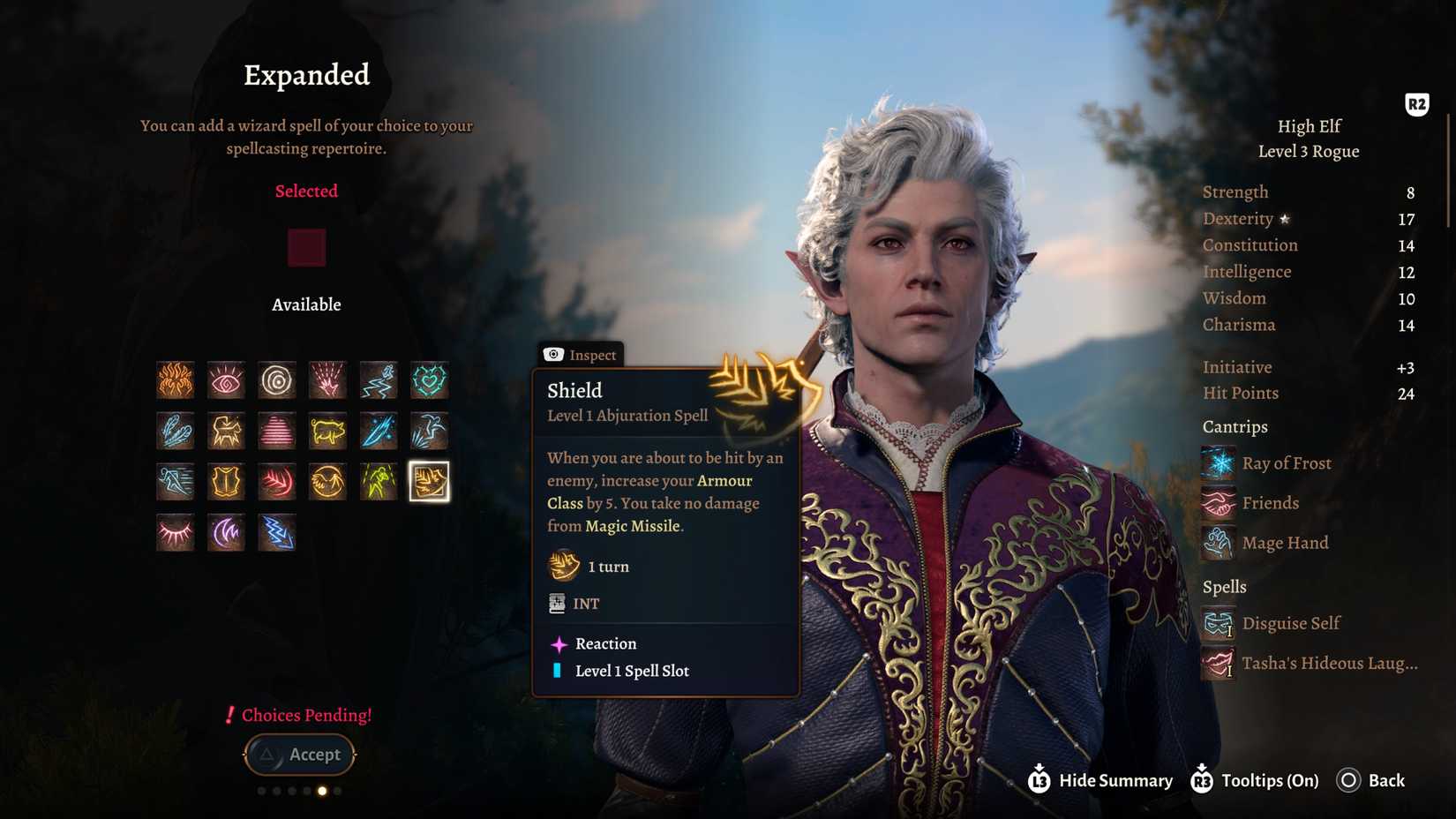Image resolution: width=1456 pixels, height=819 pixels.
Task: Select the Find Familiar cat spell icon
Action: (226, 432)
